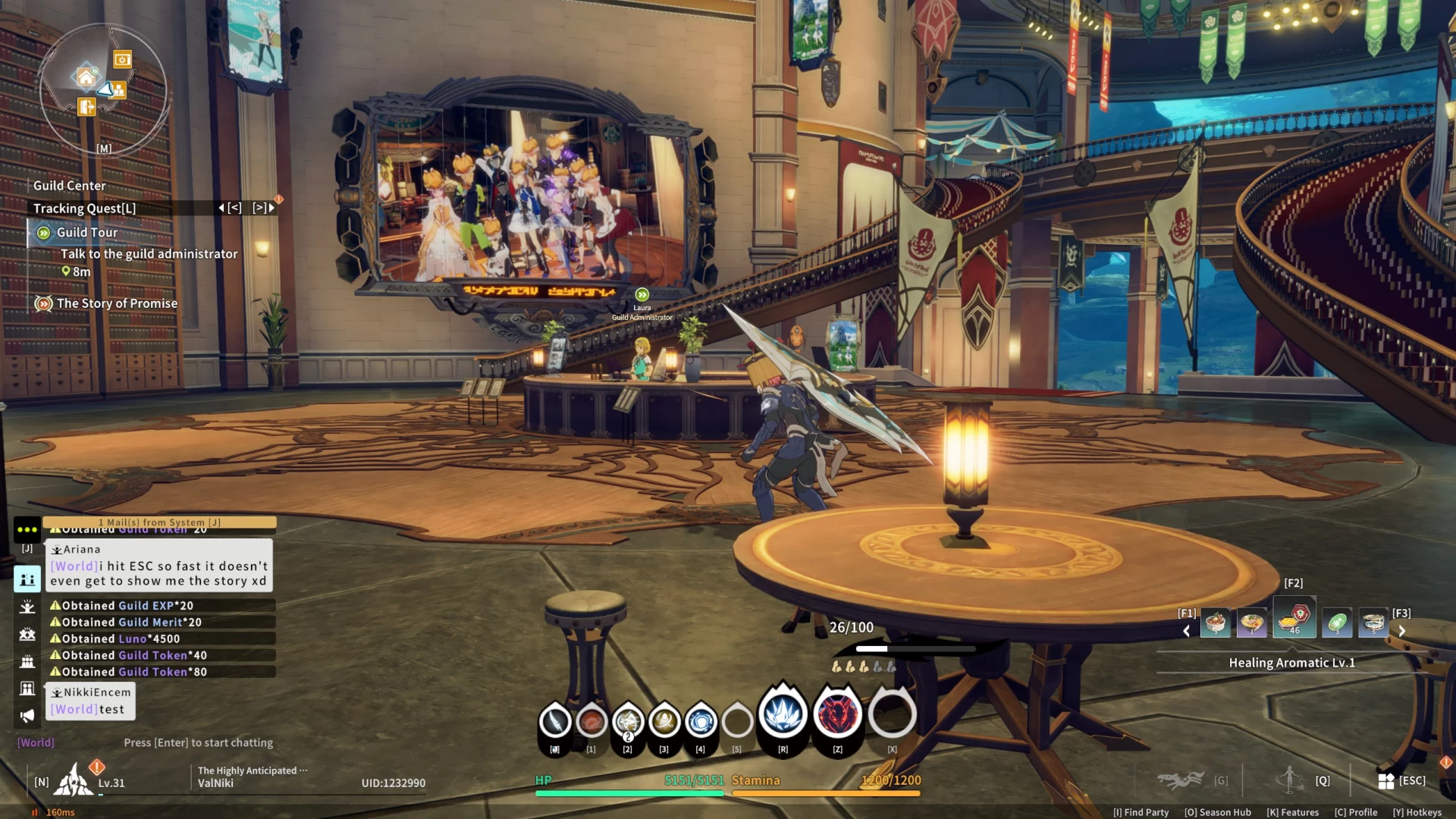Viewport: 1456px width, 819px height.
Task: Select the Healing Aromatic item slot
Action: 1294,619
